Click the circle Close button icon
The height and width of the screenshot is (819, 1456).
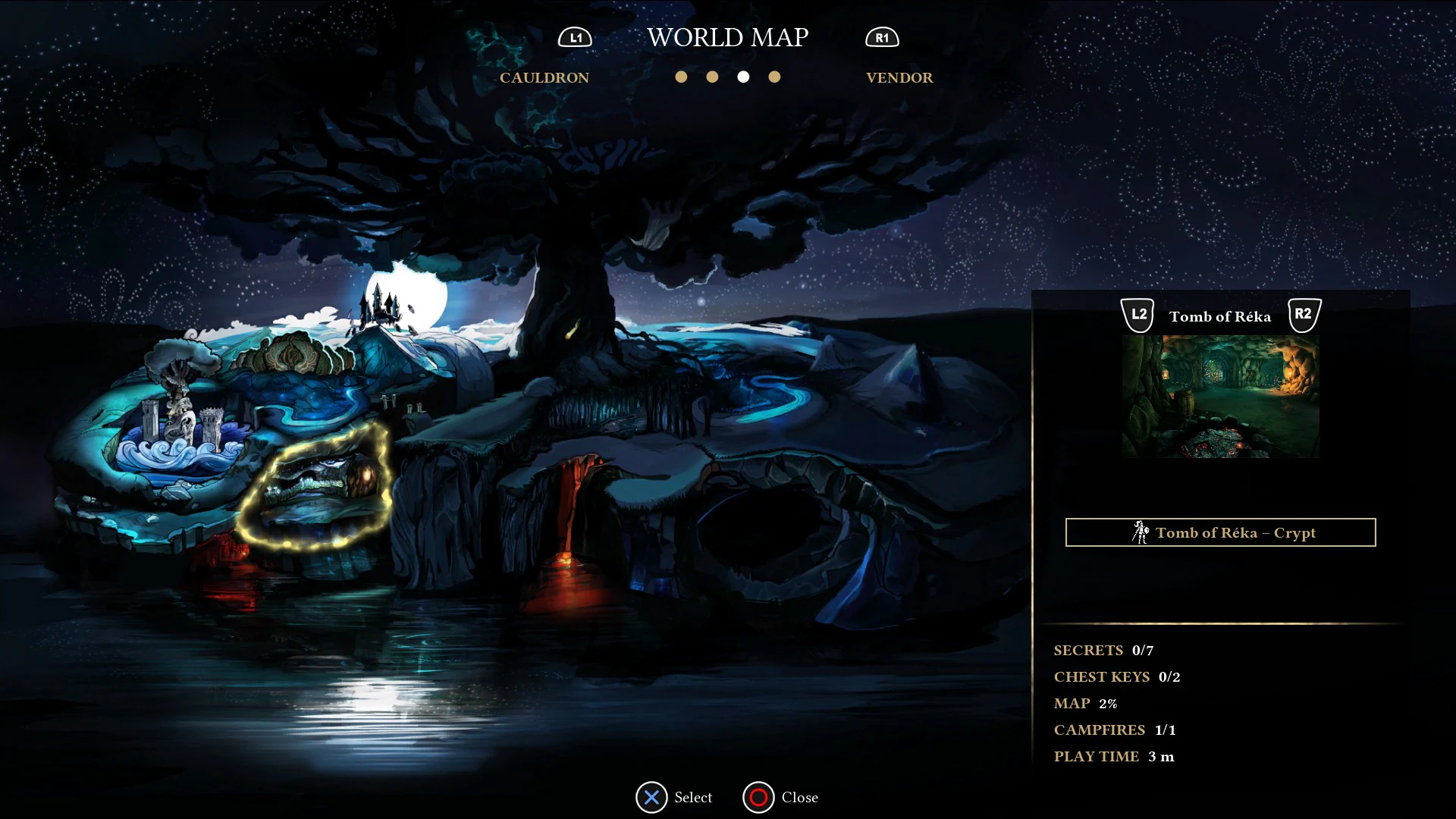tap(757, 797)
